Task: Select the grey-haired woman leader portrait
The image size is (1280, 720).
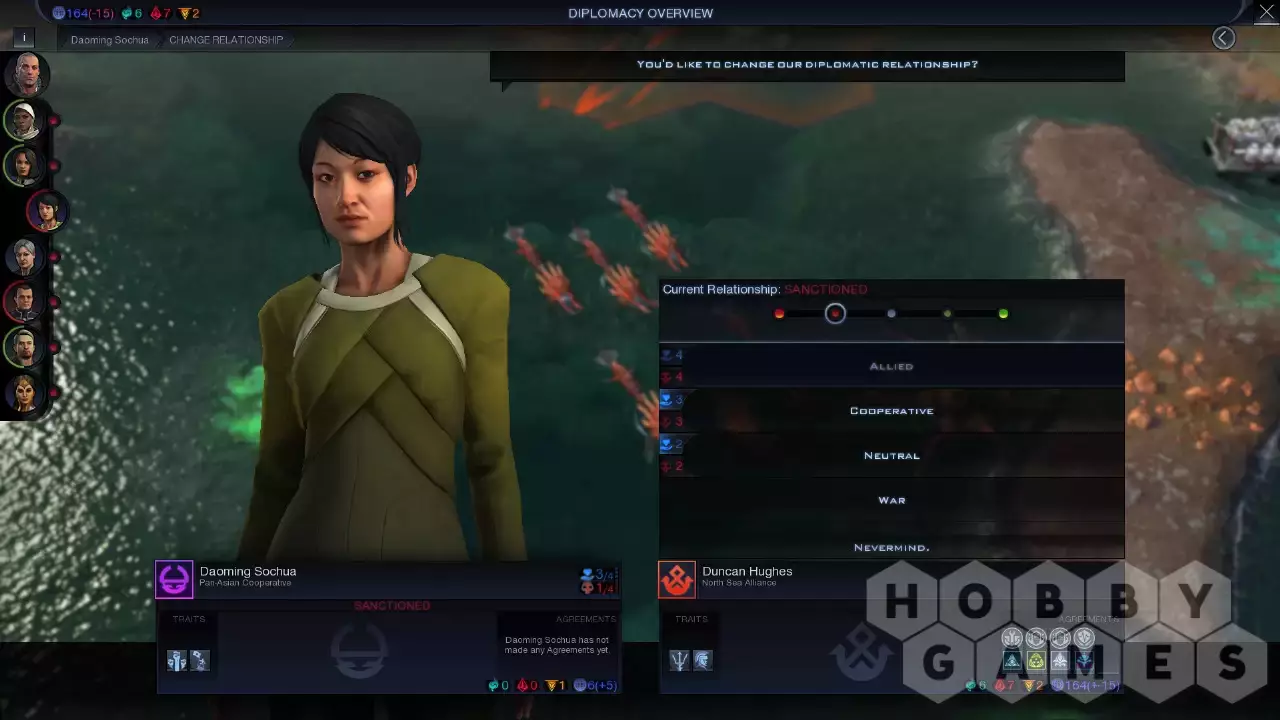Action: [24, 256]
